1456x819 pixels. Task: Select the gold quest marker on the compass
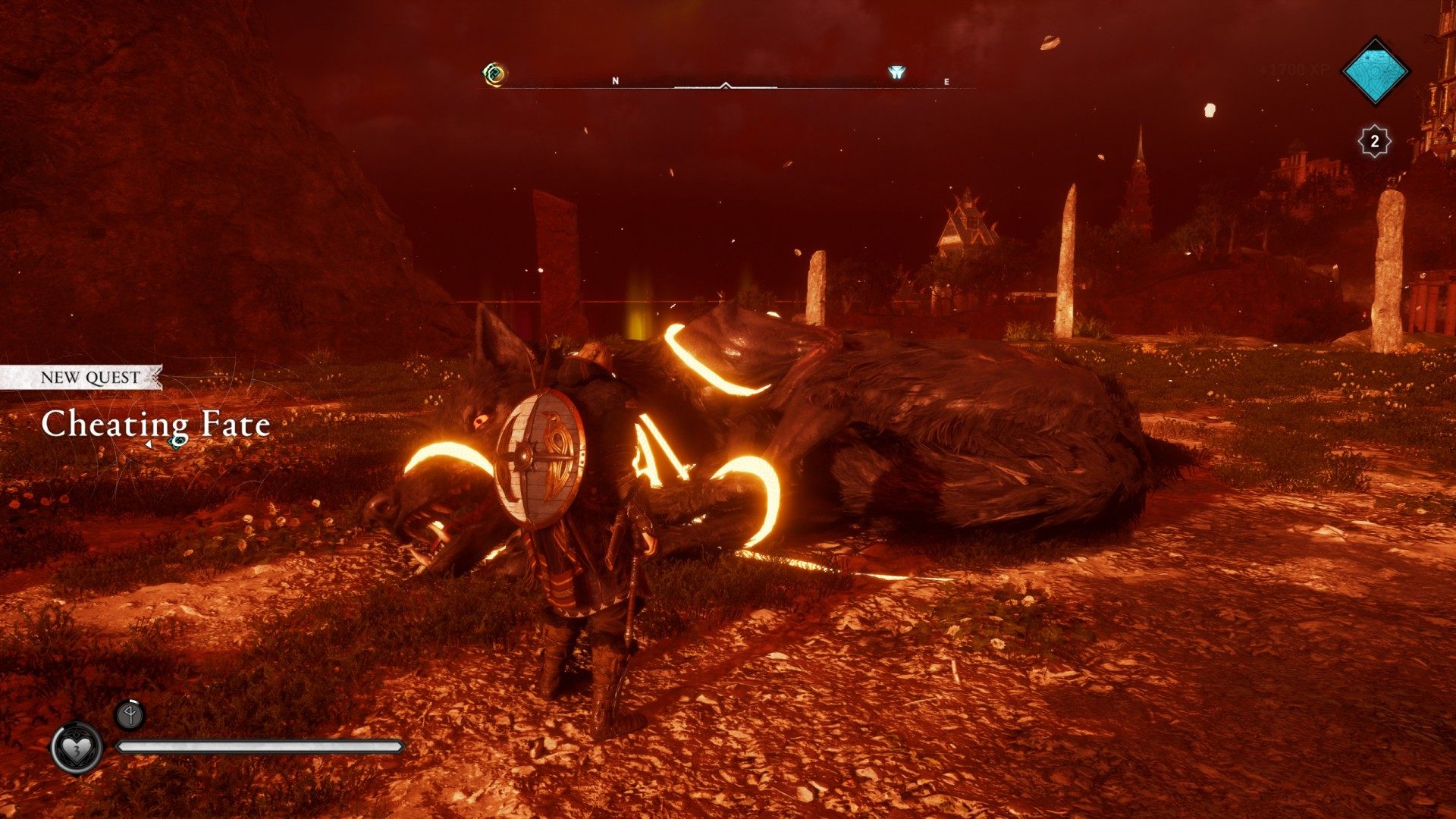coord(494,74)
